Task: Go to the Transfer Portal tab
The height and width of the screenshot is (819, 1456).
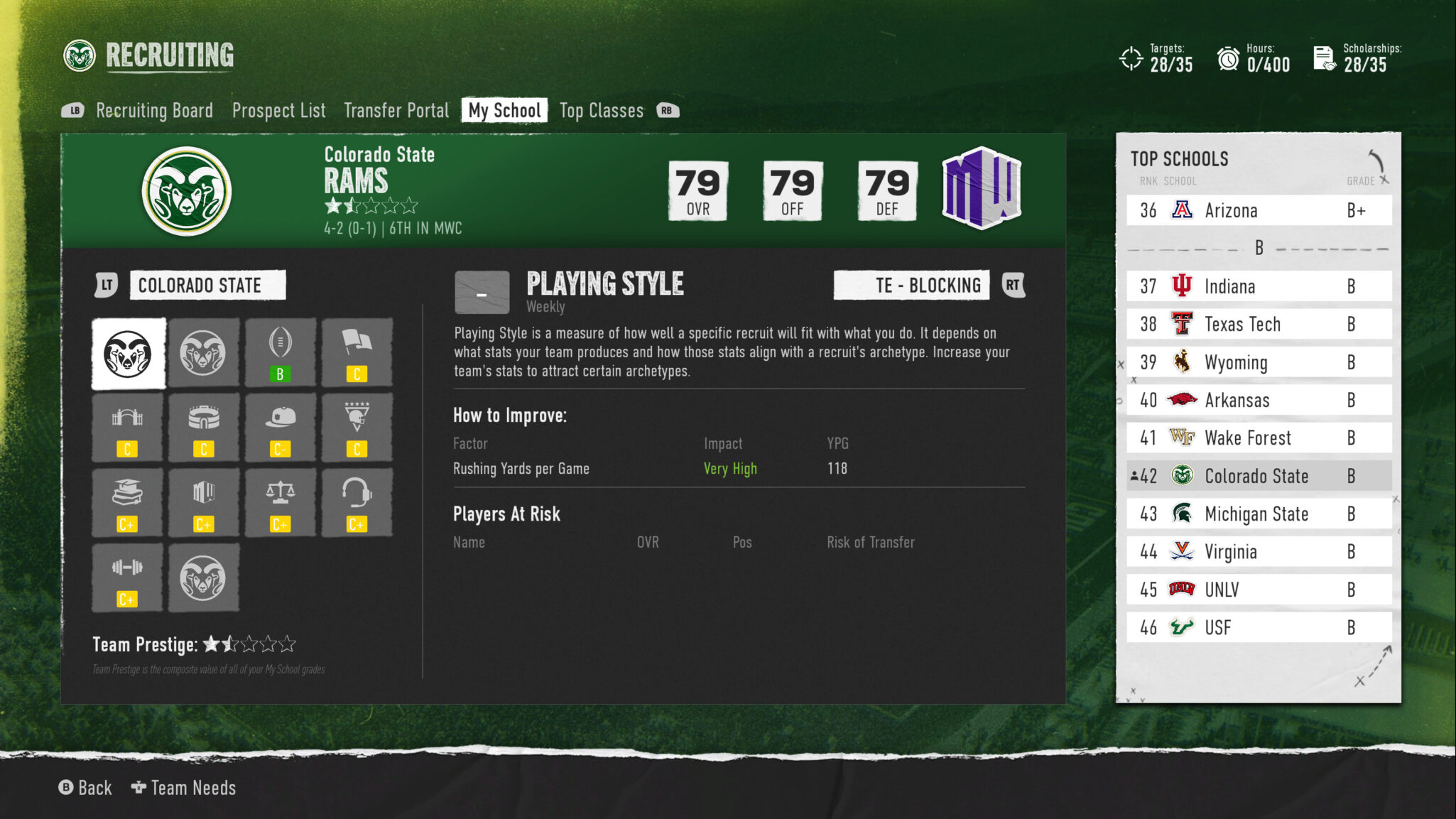Action: 396,111
